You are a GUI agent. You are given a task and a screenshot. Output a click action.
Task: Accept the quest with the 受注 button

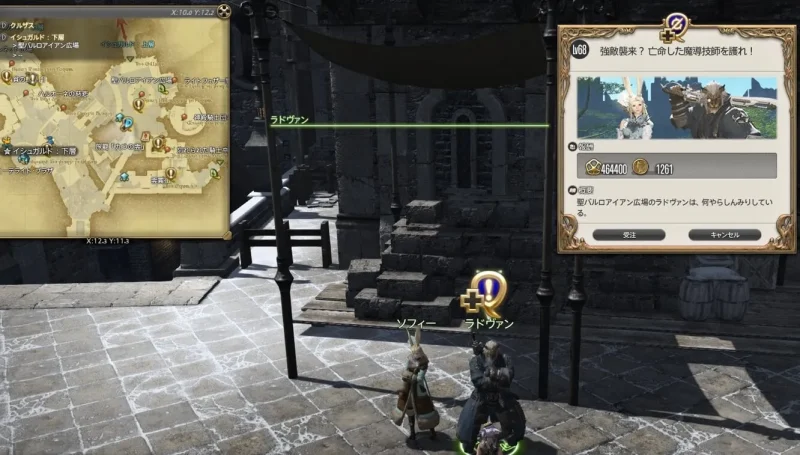point(628,235)
